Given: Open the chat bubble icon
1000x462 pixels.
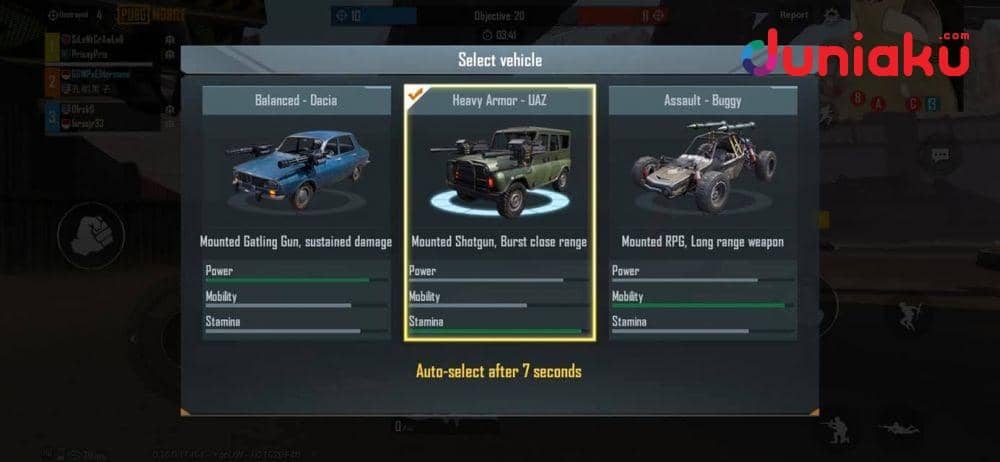Looking at the screenshot, I should click(940, 156).
